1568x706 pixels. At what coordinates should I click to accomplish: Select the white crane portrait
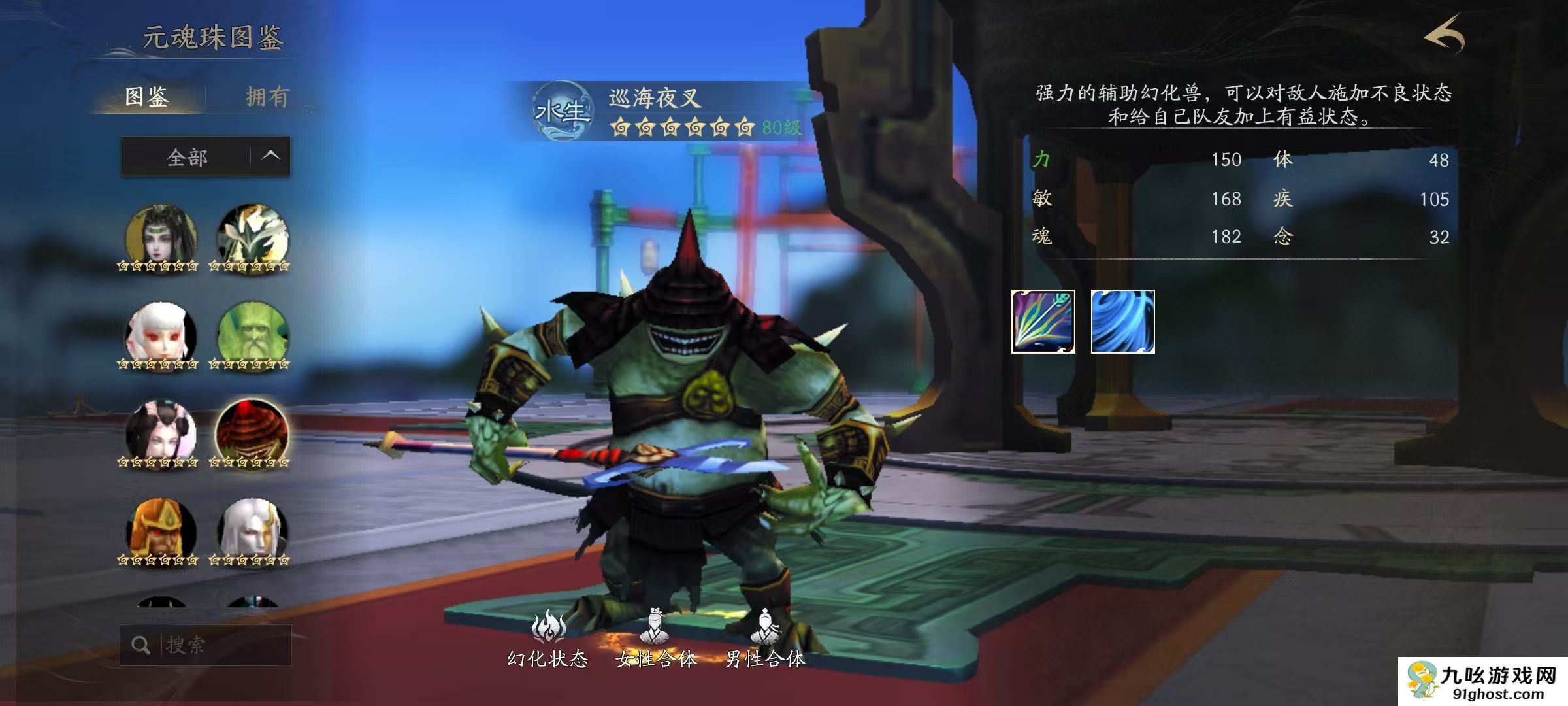point(252,237)
